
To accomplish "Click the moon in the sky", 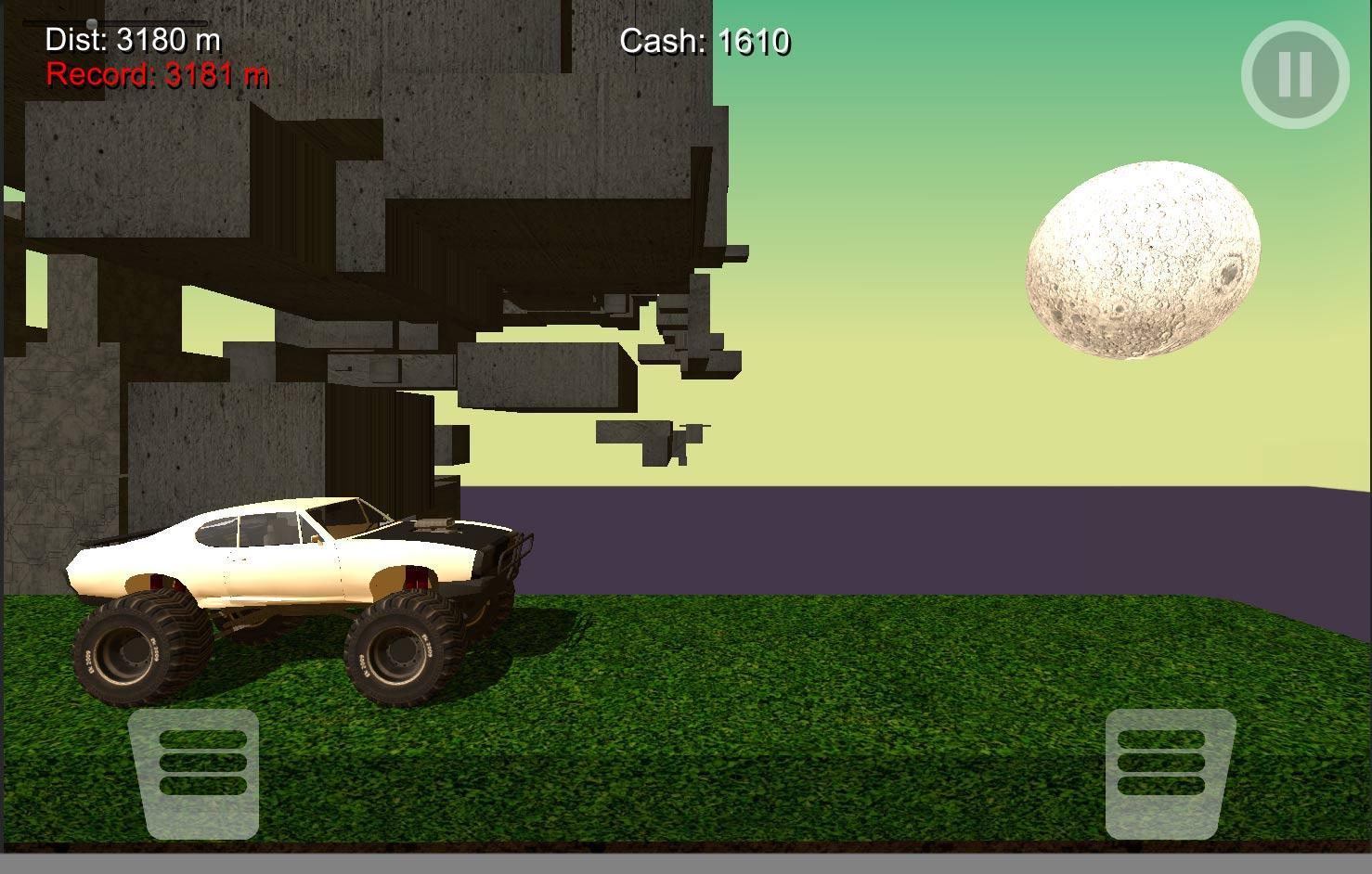I will (1145, 257).
